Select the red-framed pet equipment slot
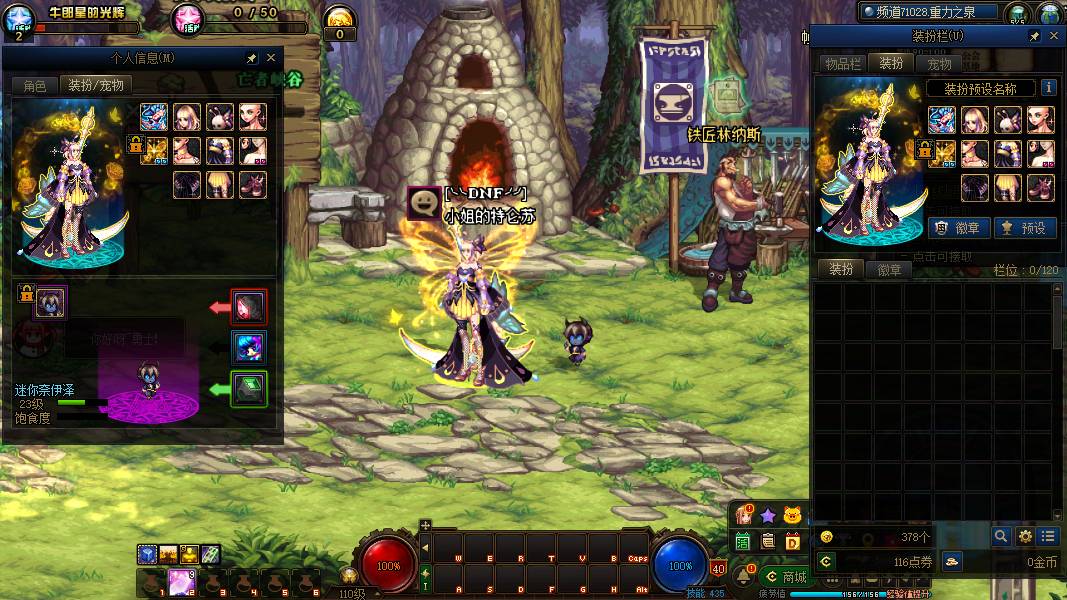Image resolution: width=1067 pixels, height=600 pixels. [x=248, y=307]
